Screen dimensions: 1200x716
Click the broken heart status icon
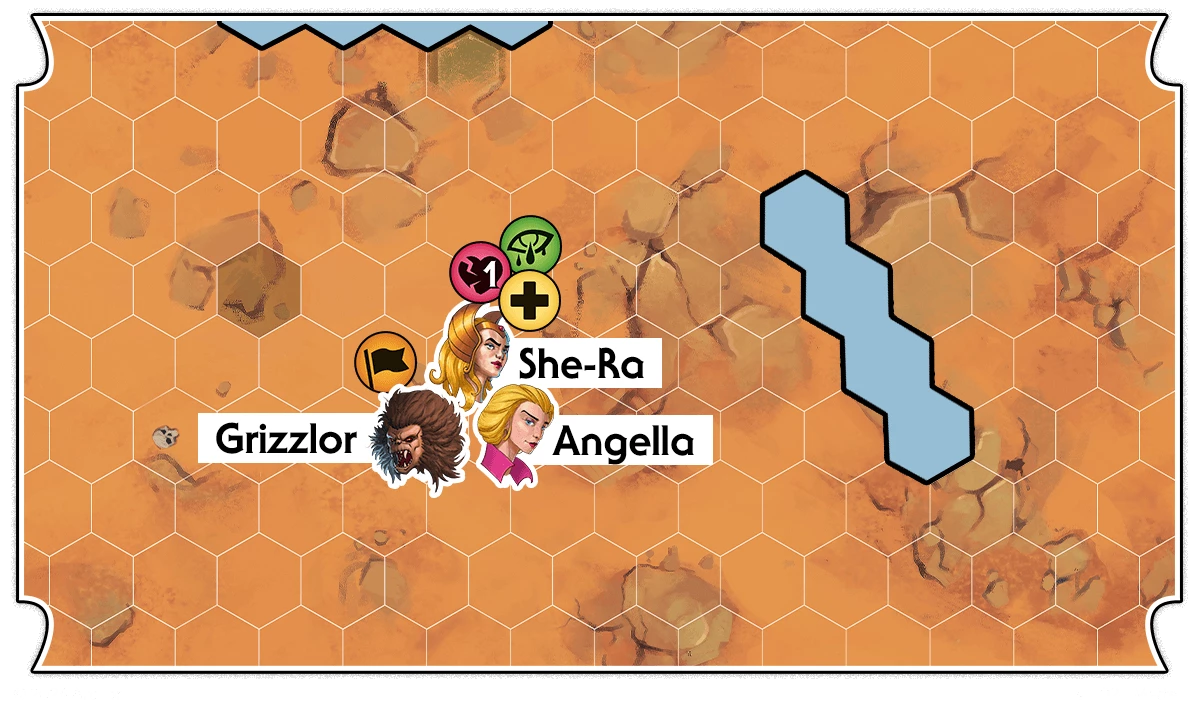click(x=479, y=270)
